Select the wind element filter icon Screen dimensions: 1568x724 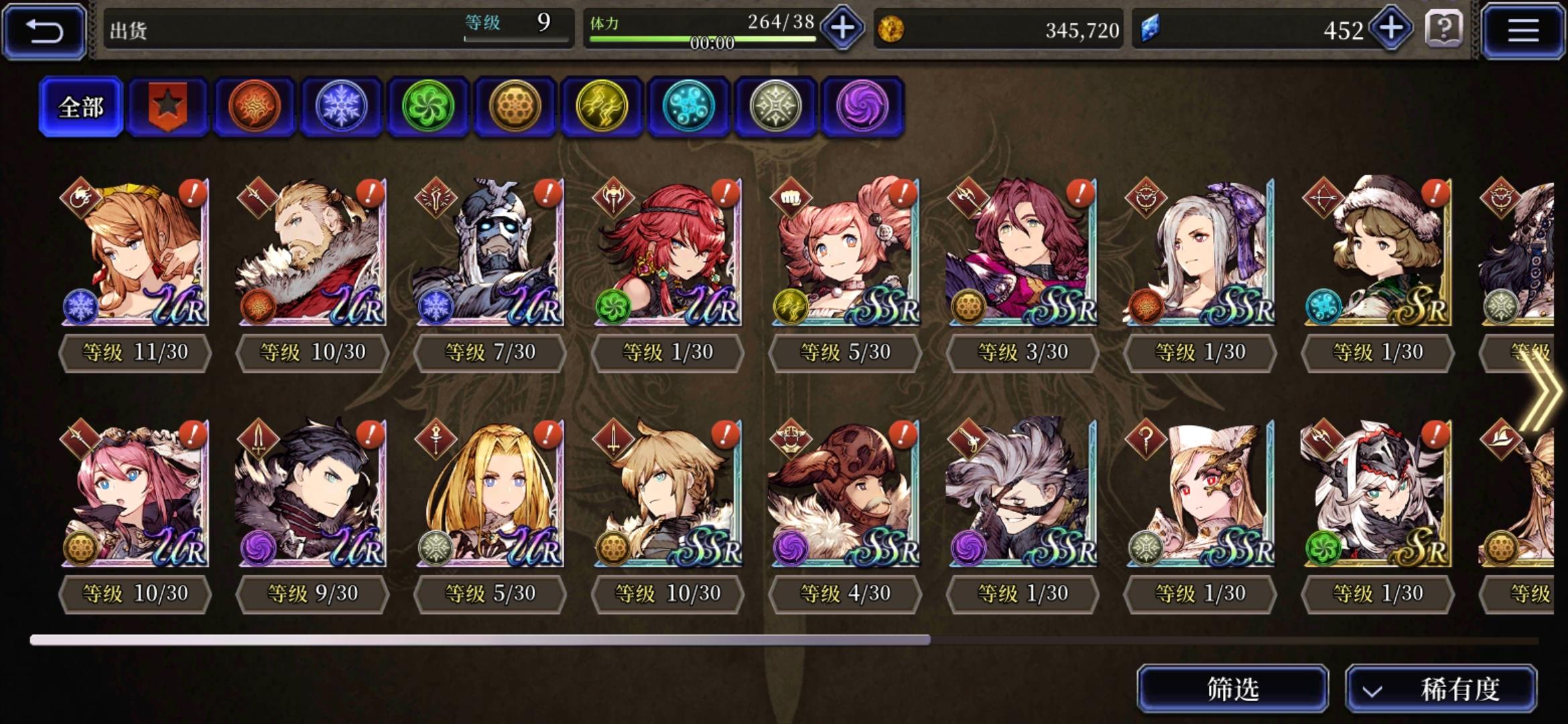tap(428, 107)
